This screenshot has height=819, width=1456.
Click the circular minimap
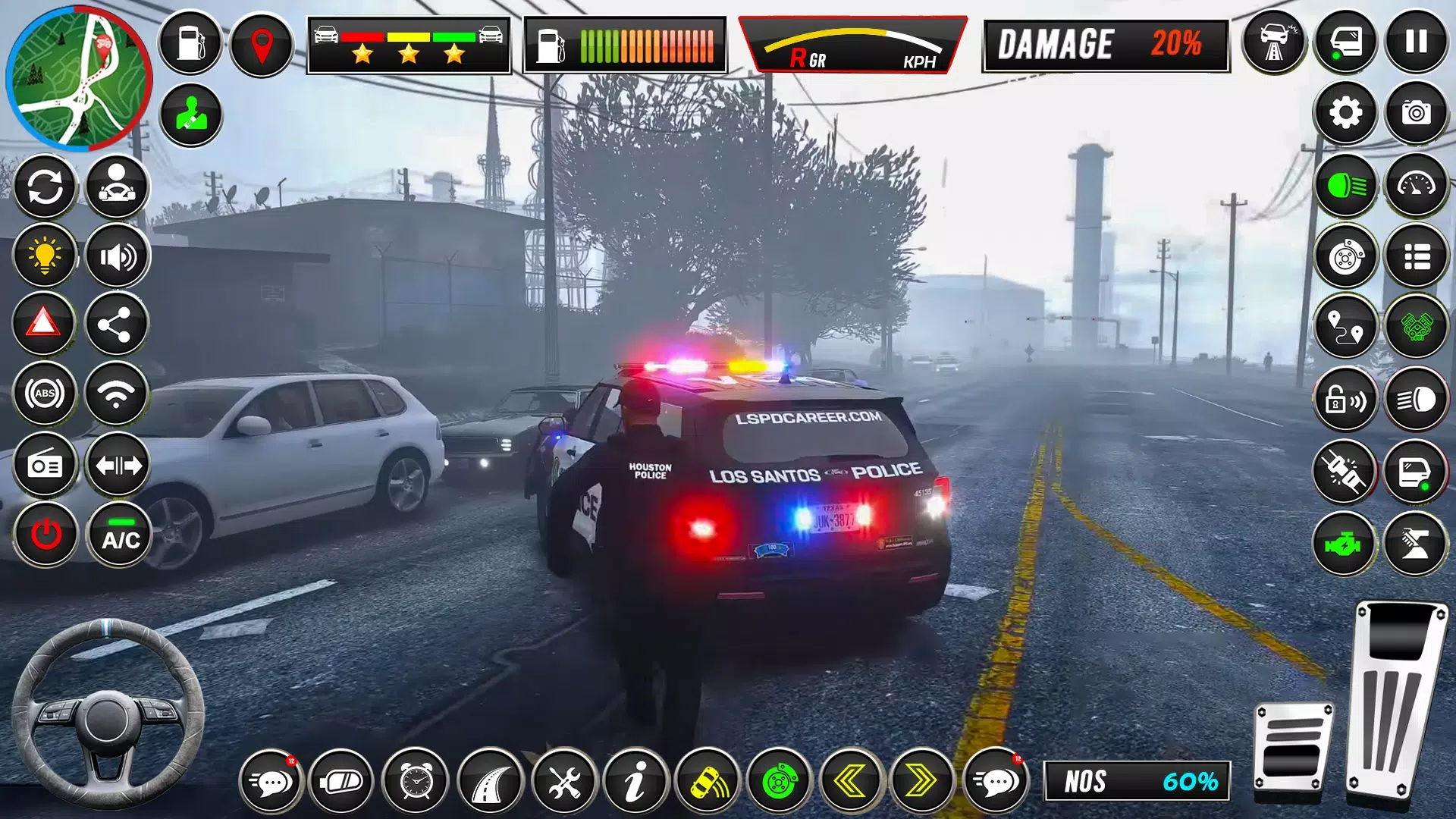point(78,78)
